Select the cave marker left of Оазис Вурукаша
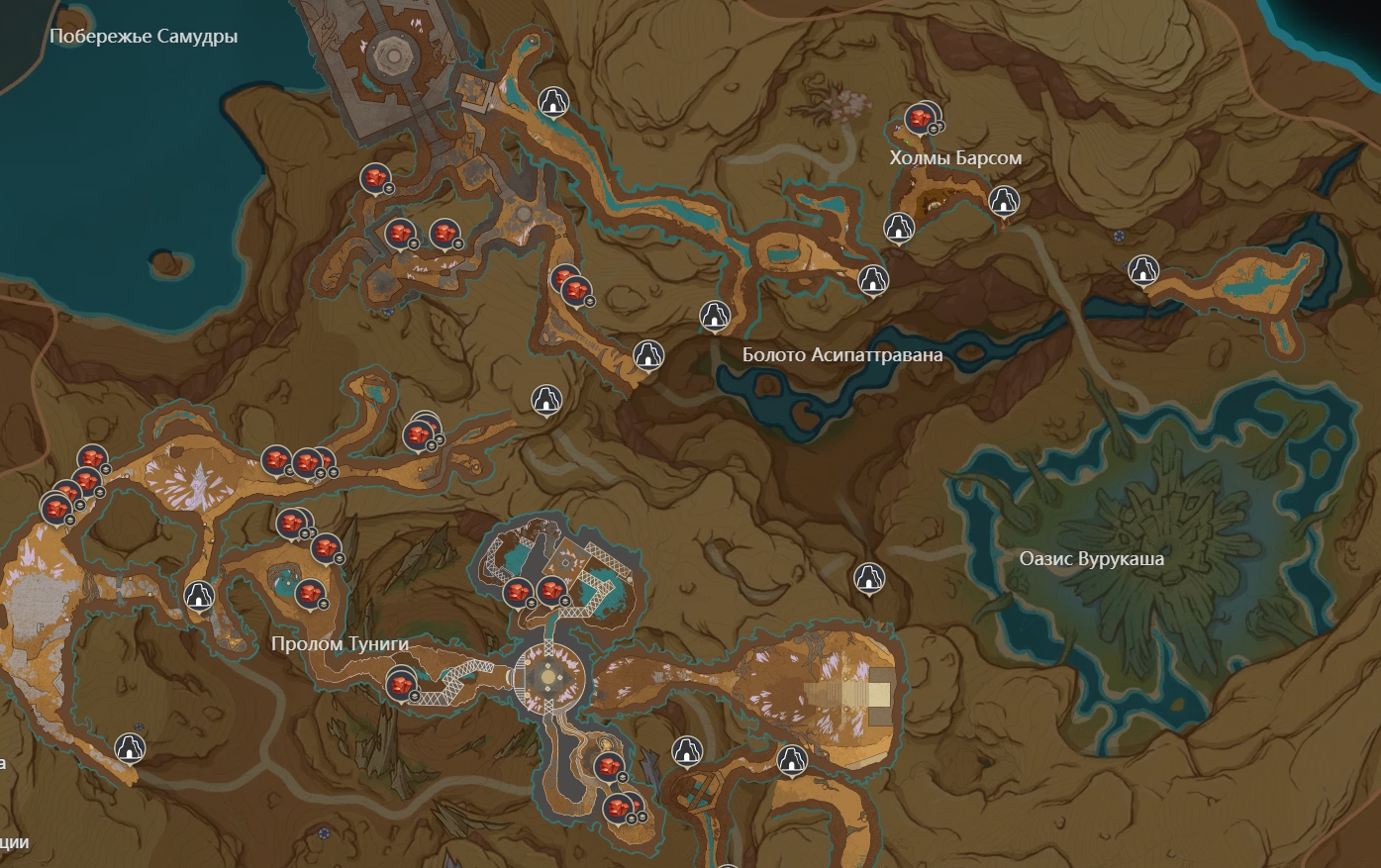 pyautogui.click(x=868, y=577)
